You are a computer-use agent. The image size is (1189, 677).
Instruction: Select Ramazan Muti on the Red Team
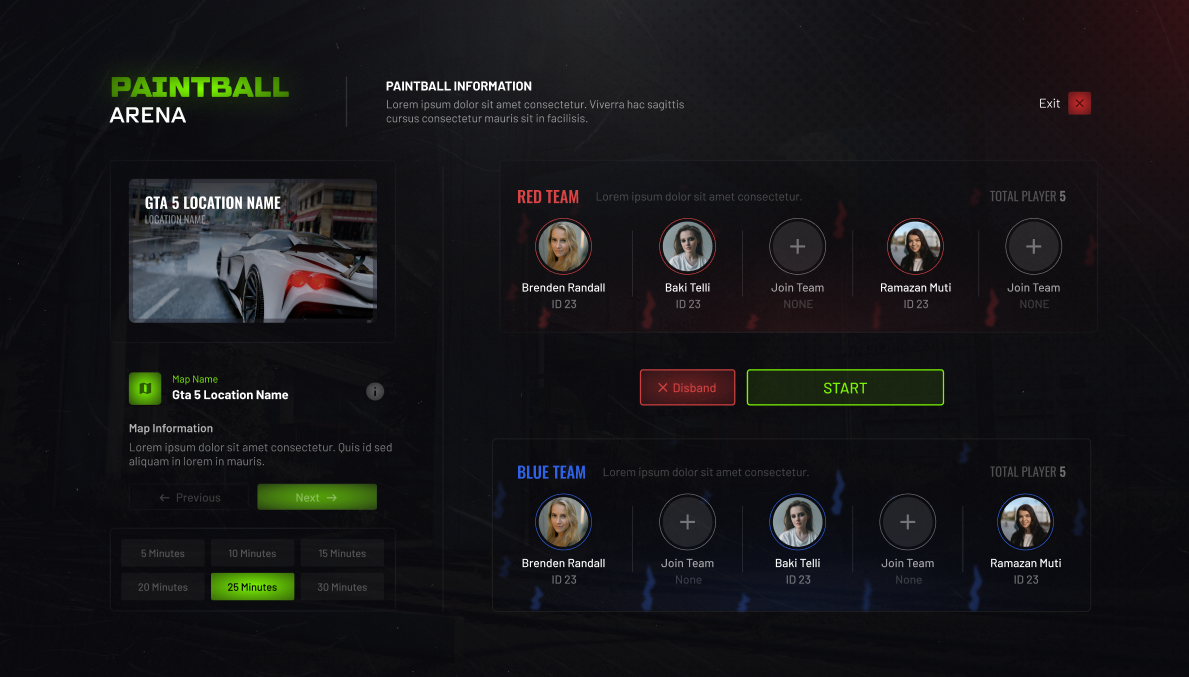(915, 247)
